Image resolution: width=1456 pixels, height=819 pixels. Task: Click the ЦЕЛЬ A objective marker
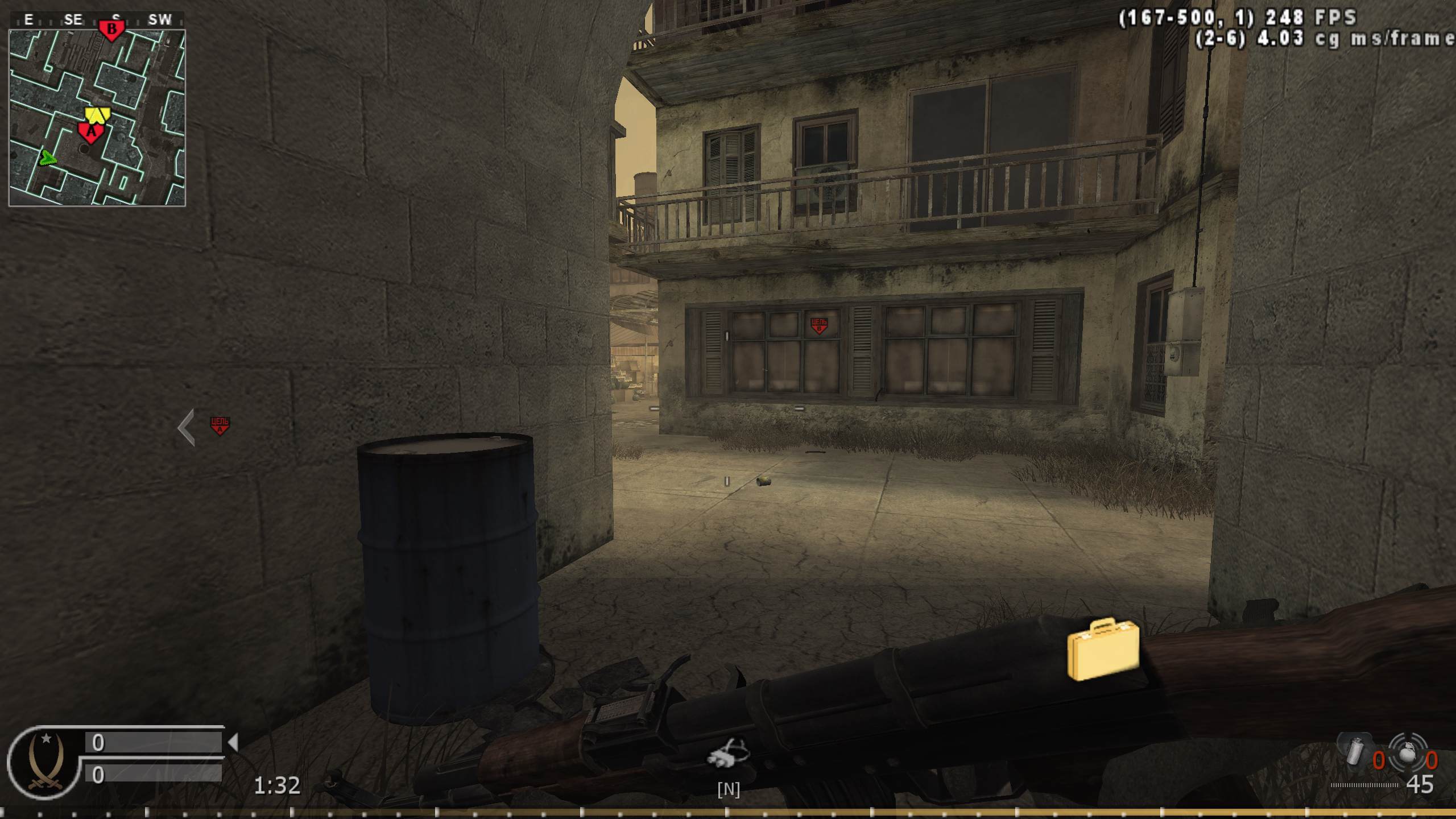(220, 423)
